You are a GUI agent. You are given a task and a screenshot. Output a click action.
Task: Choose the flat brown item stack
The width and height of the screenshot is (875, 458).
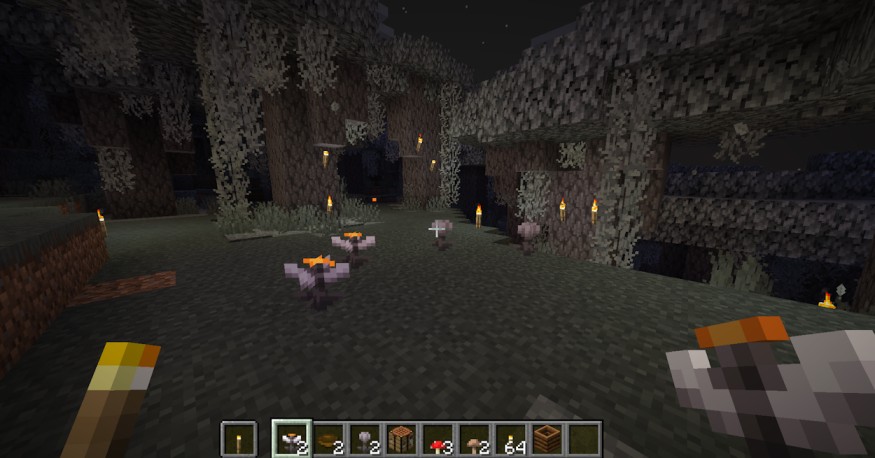(x=329, y=439)
